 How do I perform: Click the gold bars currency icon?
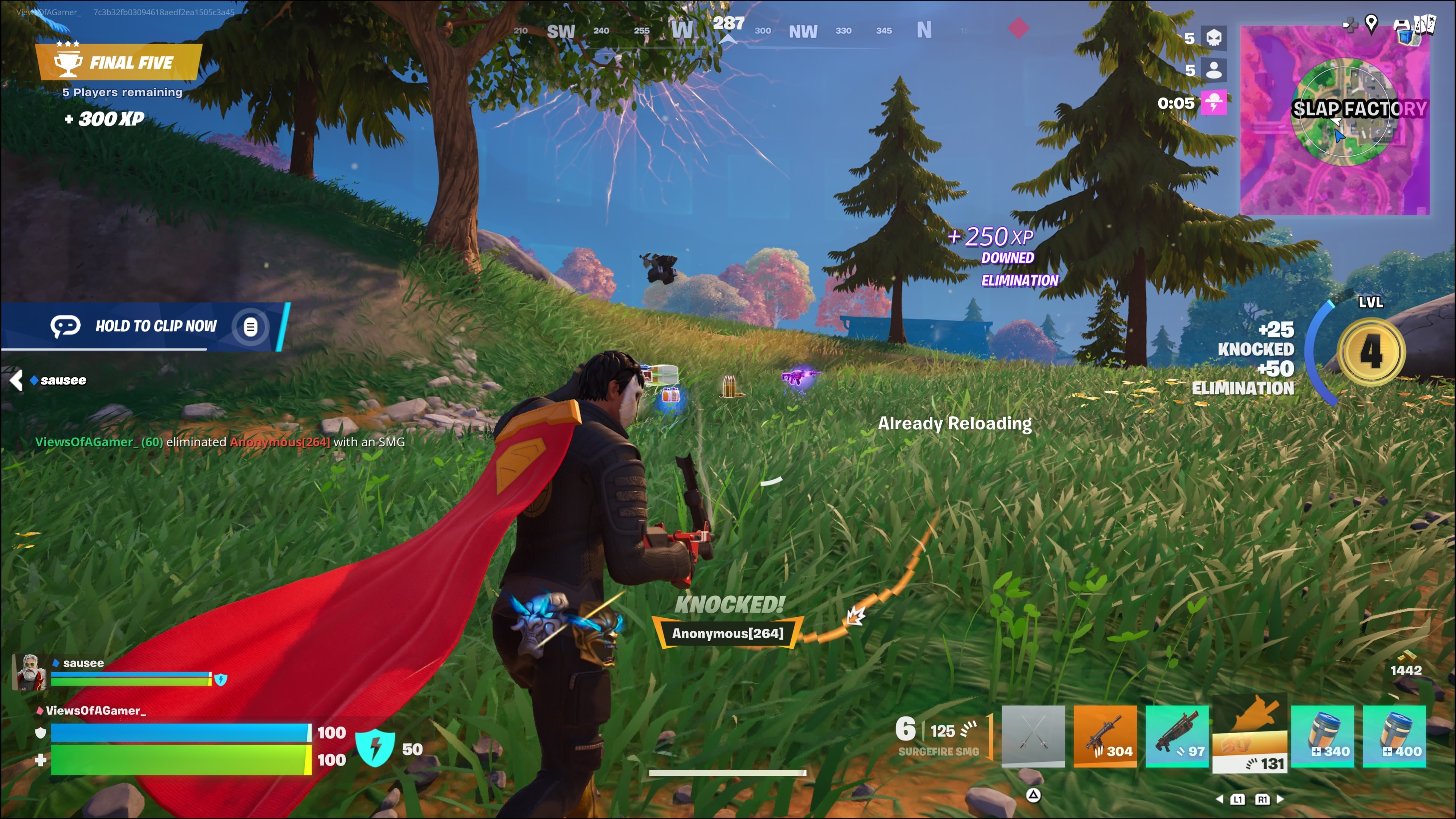(x=1406, y=657)
